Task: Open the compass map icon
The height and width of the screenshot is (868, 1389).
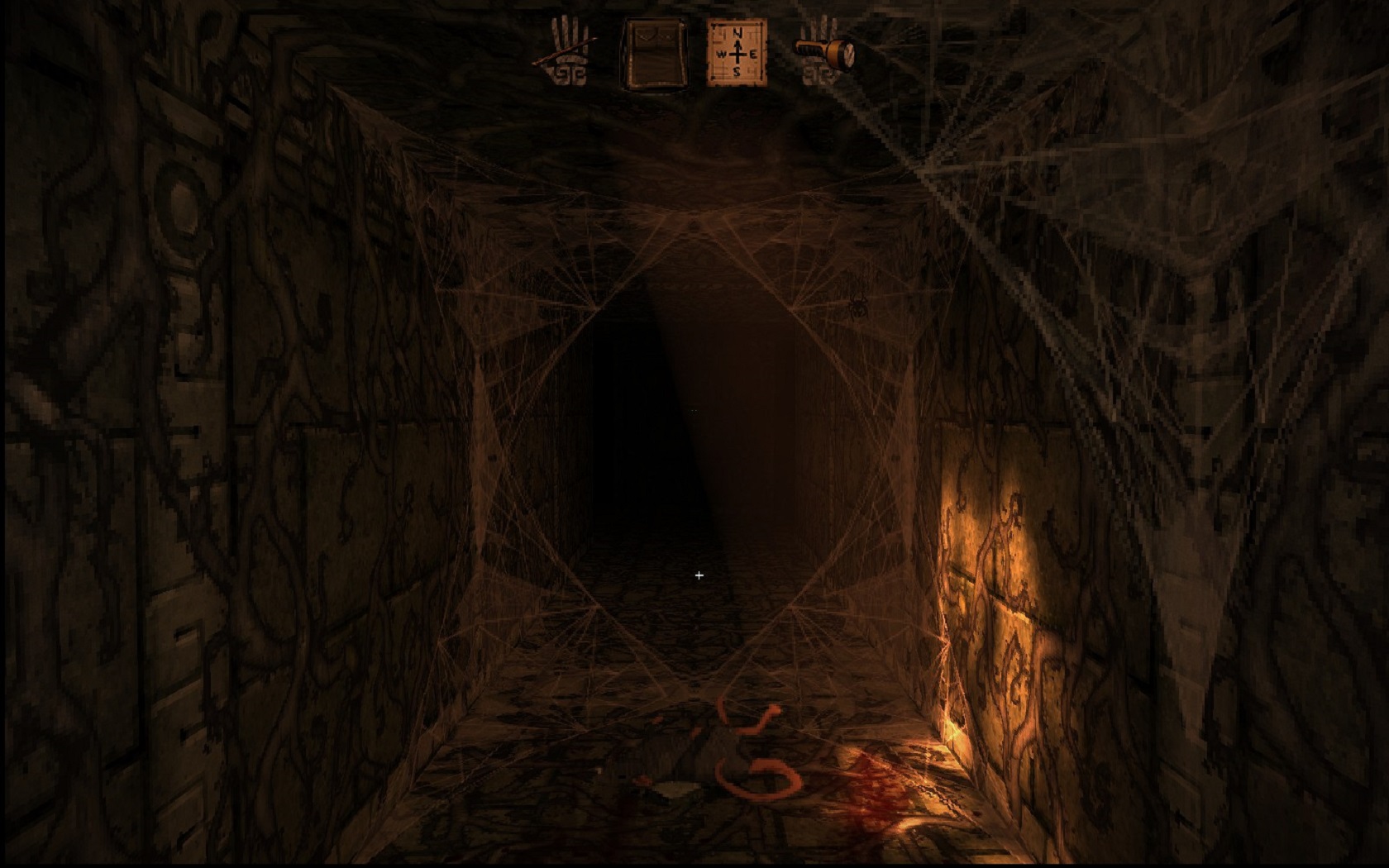Action: tap(737, 53)
